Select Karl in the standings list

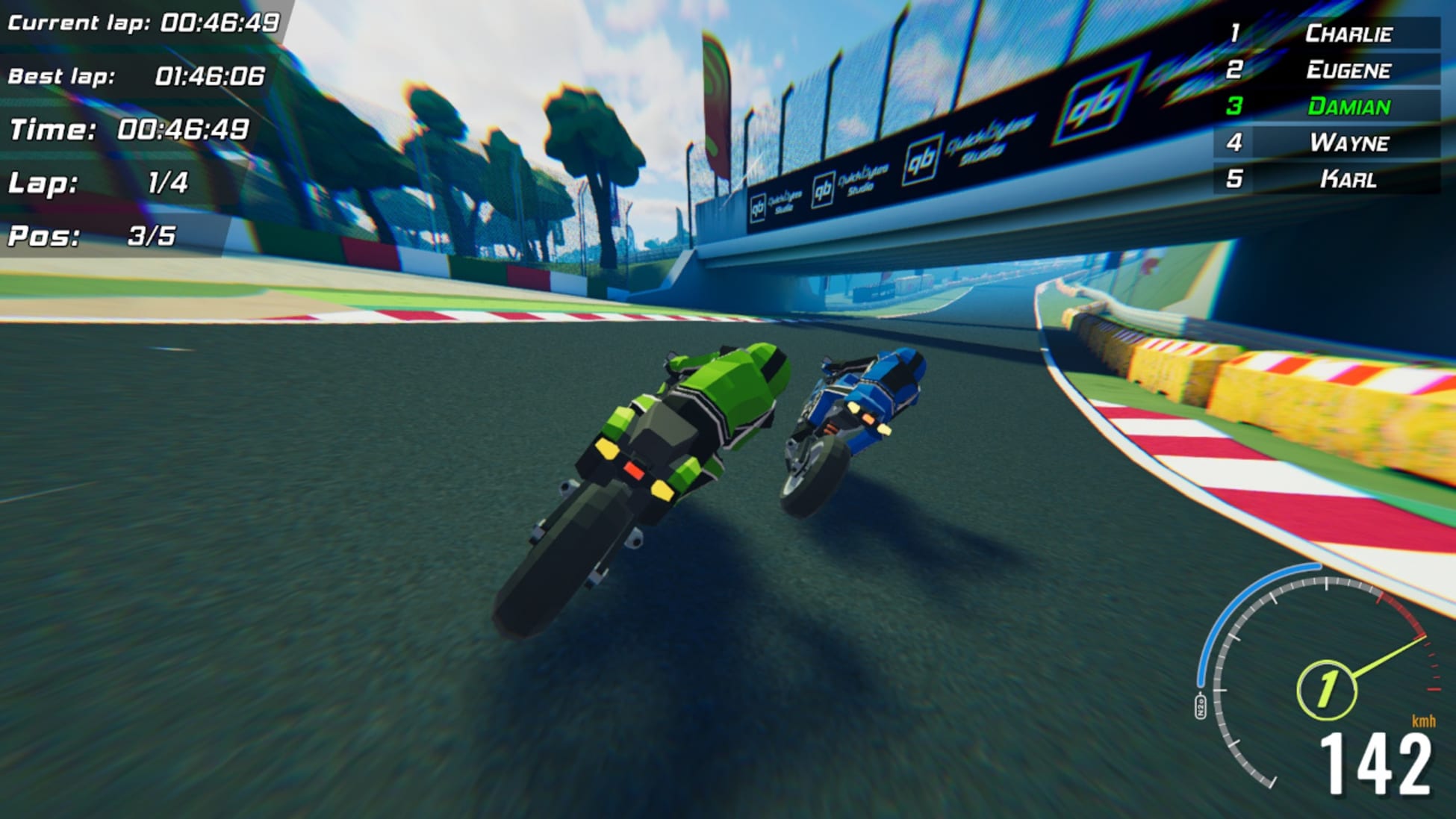point(1348,179)
